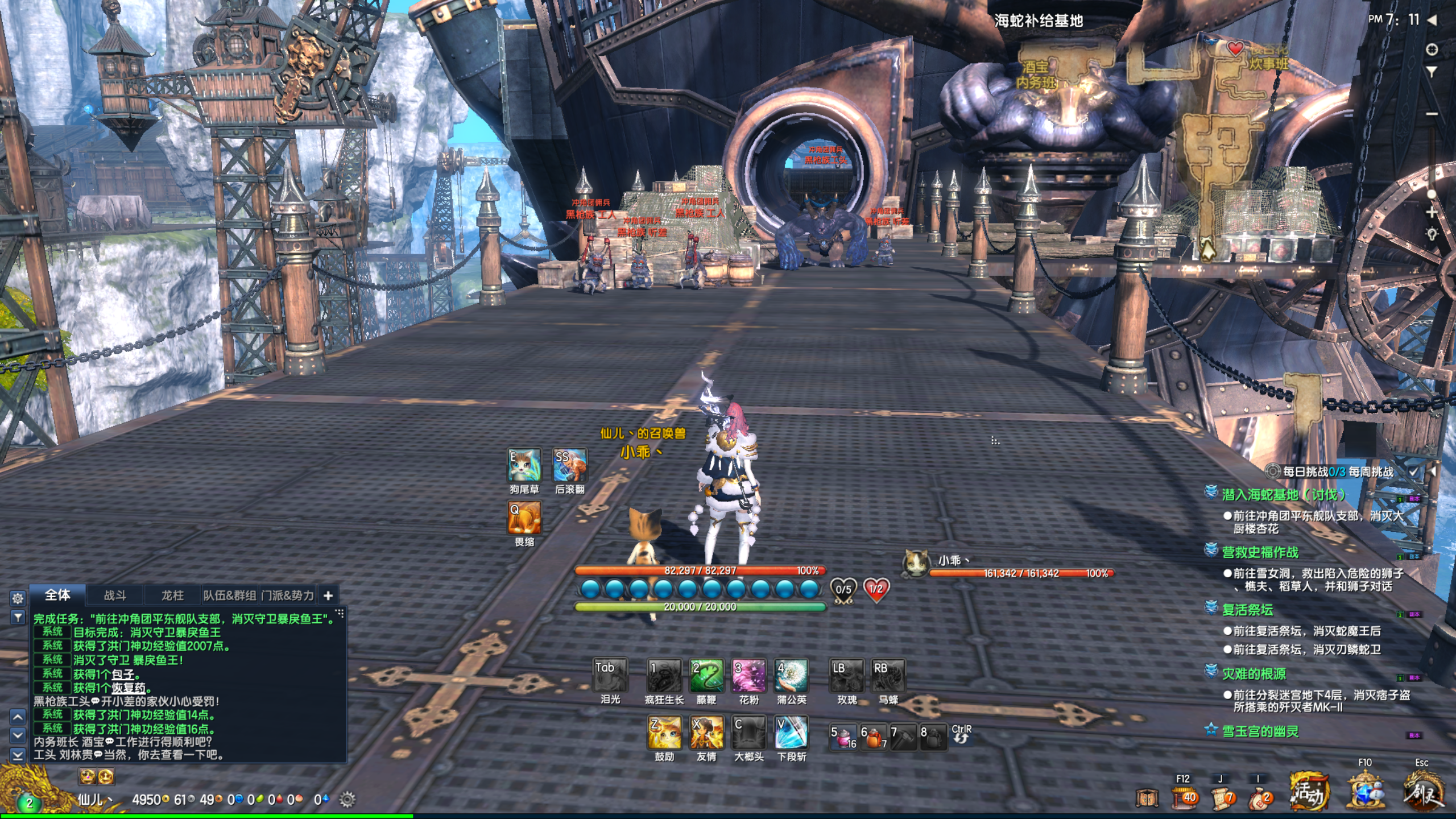Trigger the 鼓励 cat skill

[664, 733]
